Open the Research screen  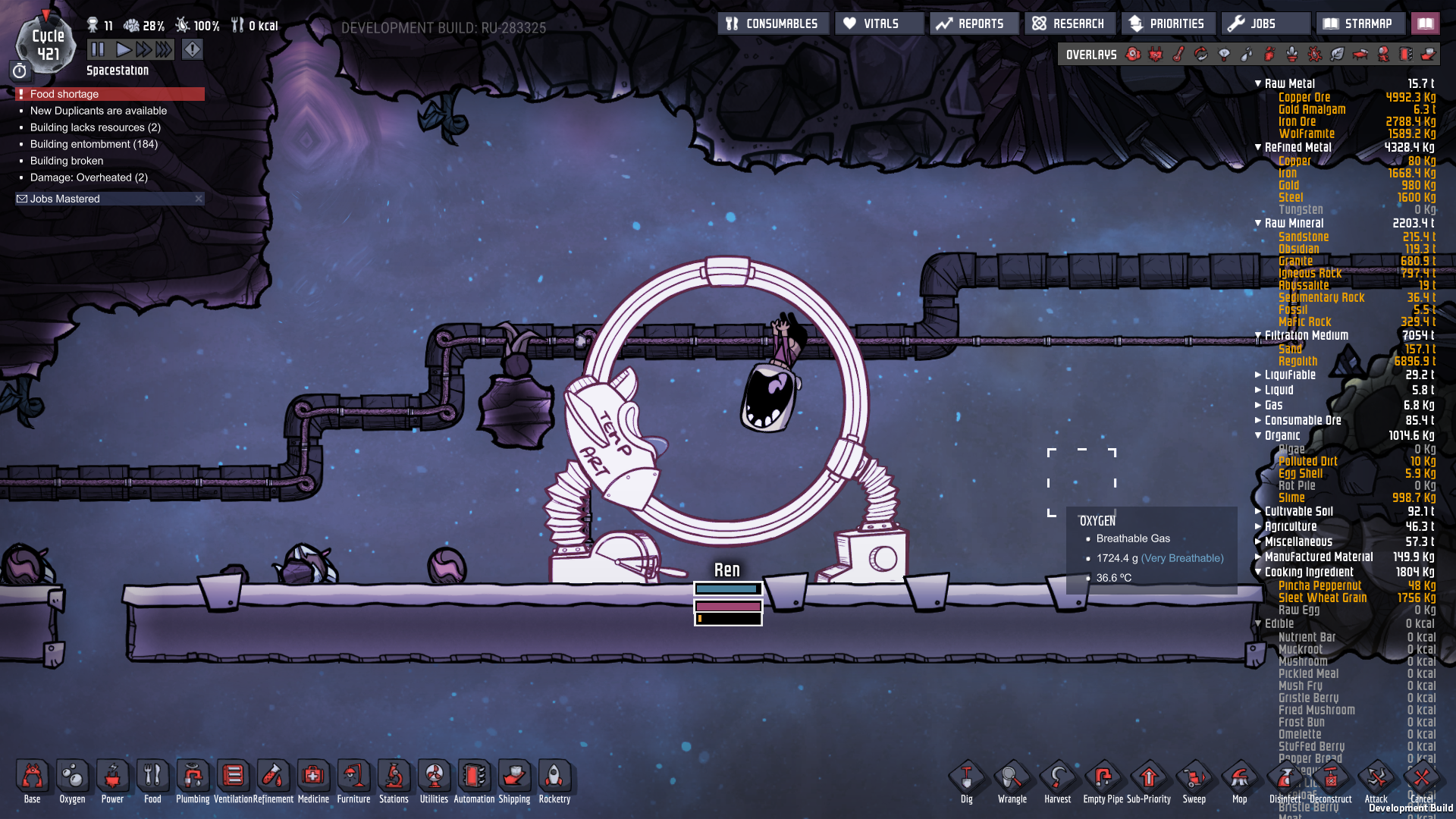click(x=1068, y=24)
